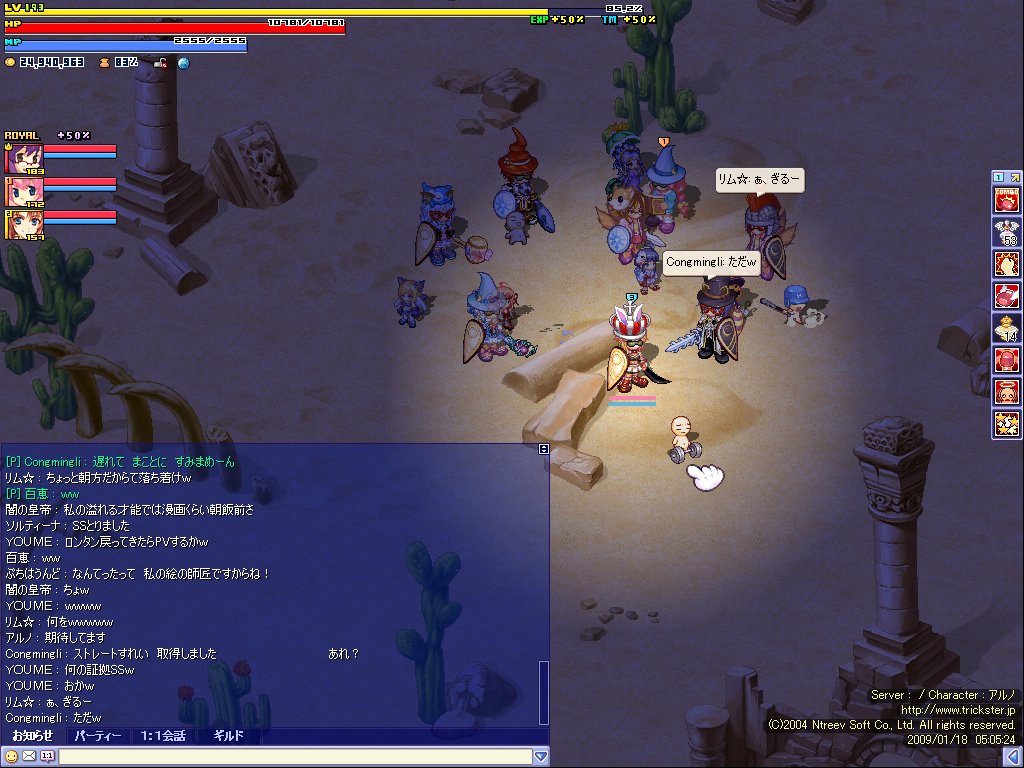This screenshot has width=1024, height=768.
Task: Use the golden item stacked 14
Action: (1005, 328)
